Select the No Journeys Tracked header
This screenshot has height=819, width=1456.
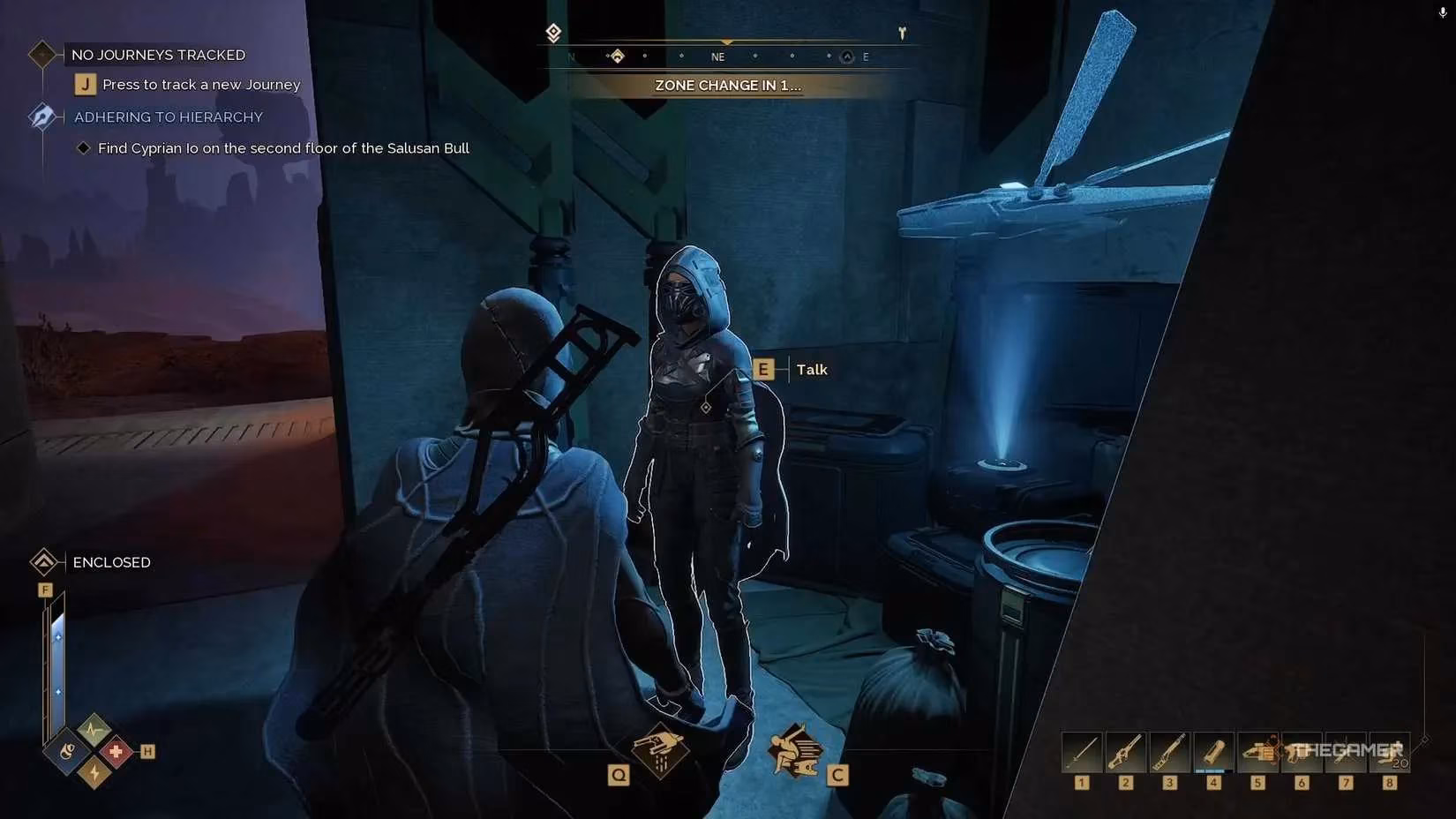pyautogui.click(x=158, y=55)
